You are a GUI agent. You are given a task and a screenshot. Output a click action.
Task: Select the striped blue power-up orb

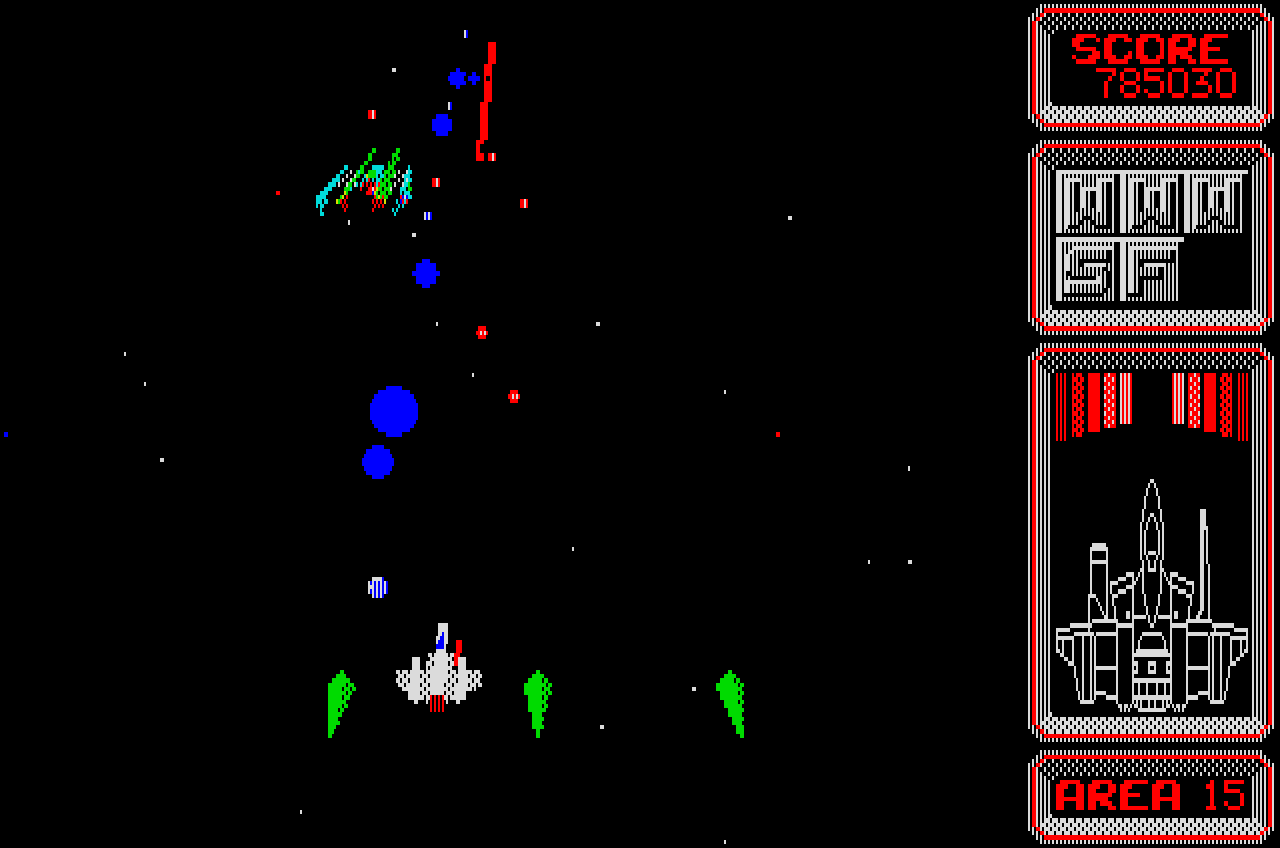378,585
